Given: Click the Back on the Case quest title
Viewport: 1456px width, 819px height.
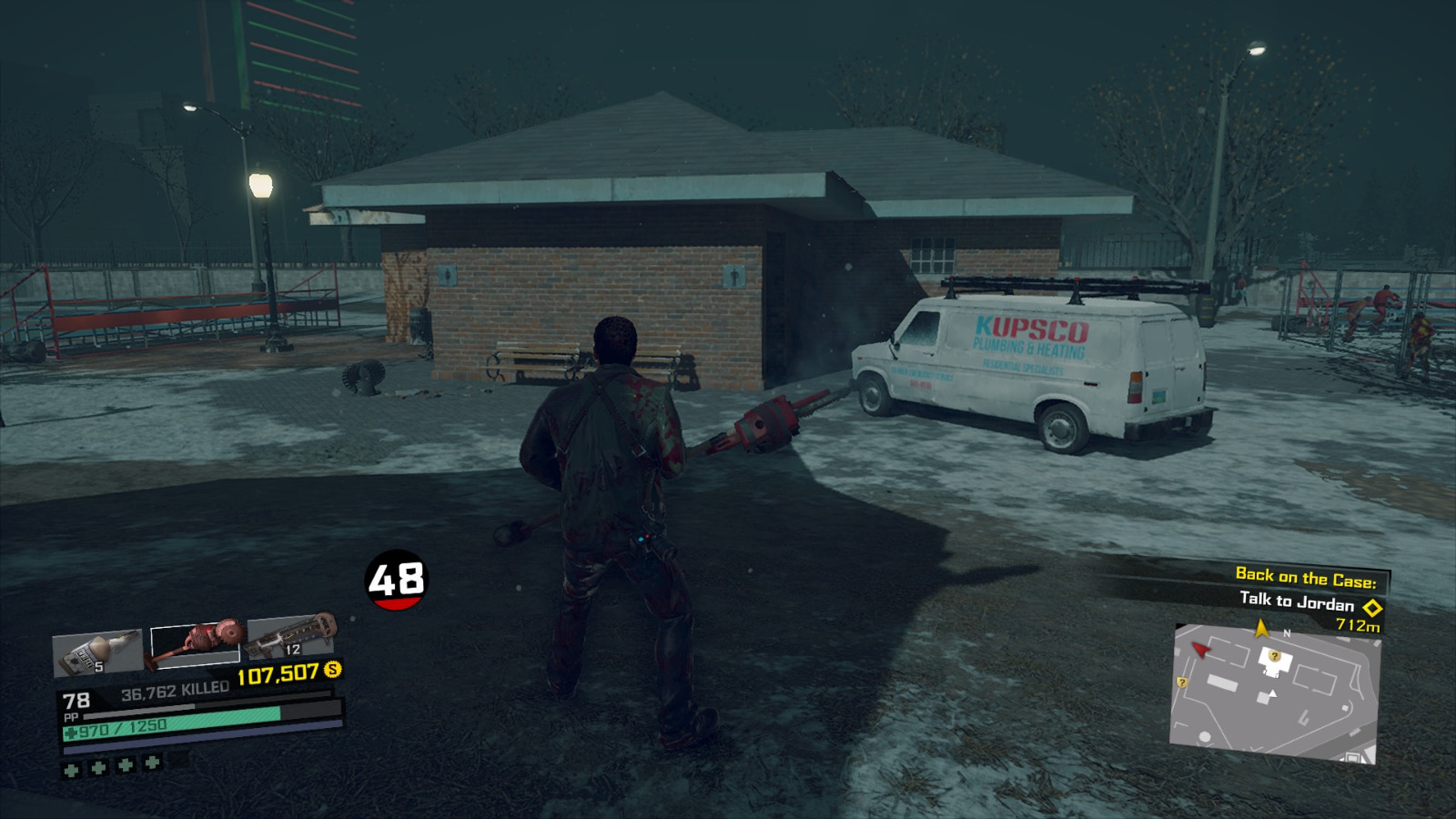Looking at the screenshot, I should click(1307, 576).
